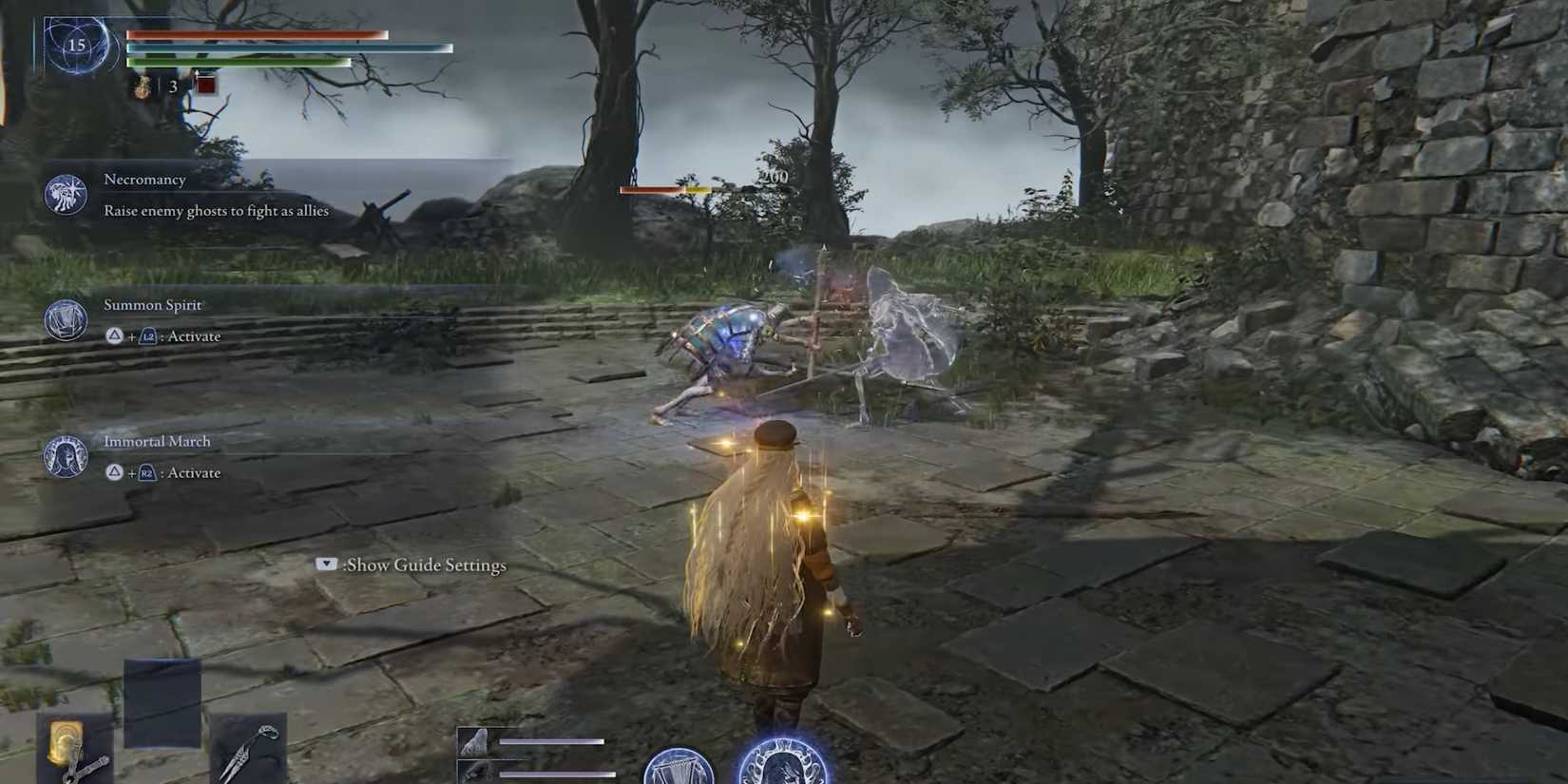Click the rune pouch icon beside the flask count
The height and width of the screenshot is (784, 1568).
(x=141, y=86)
